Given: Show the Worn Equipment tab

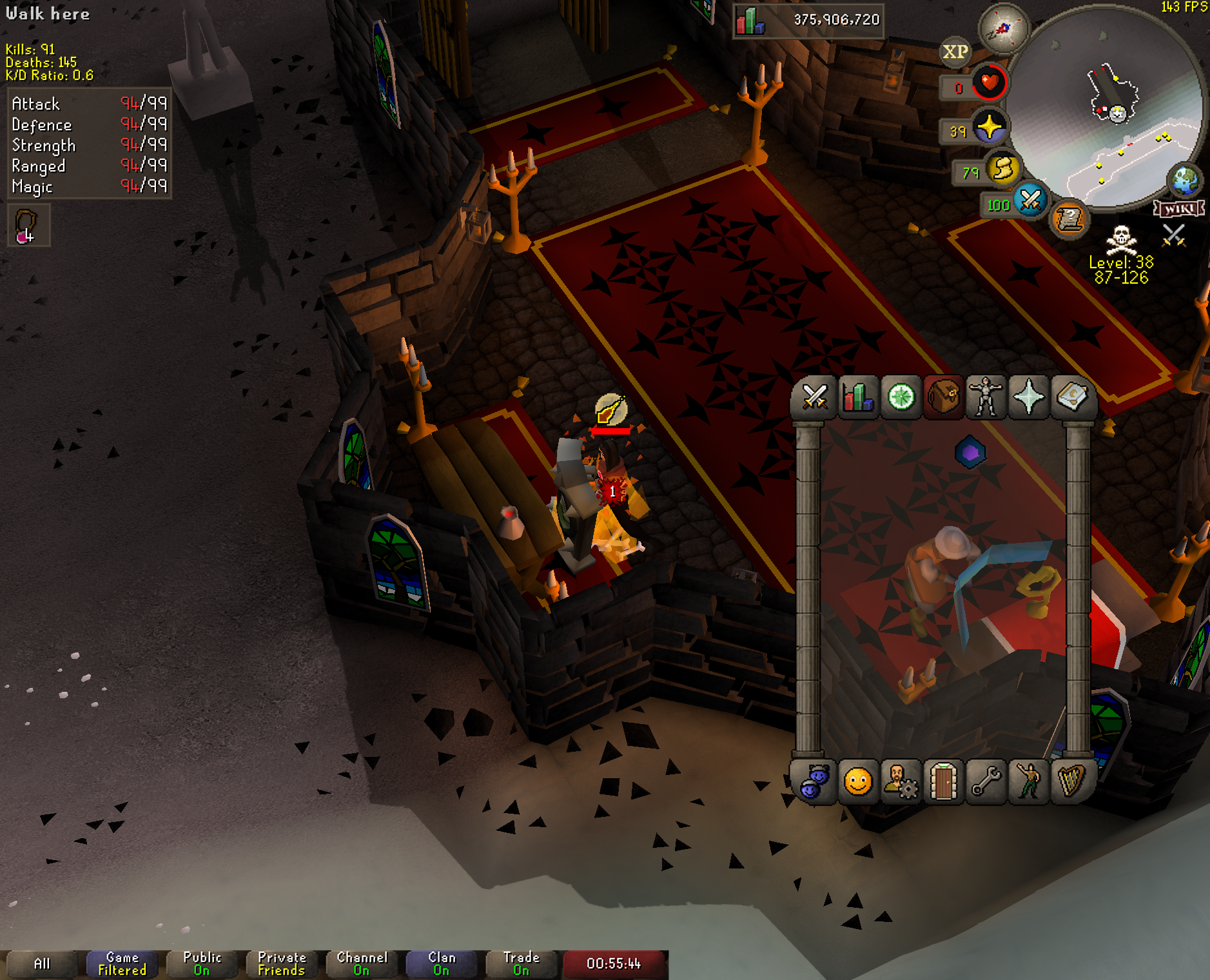Looking at the screenshot, I should pyautogui.click(x=986, y=397).
